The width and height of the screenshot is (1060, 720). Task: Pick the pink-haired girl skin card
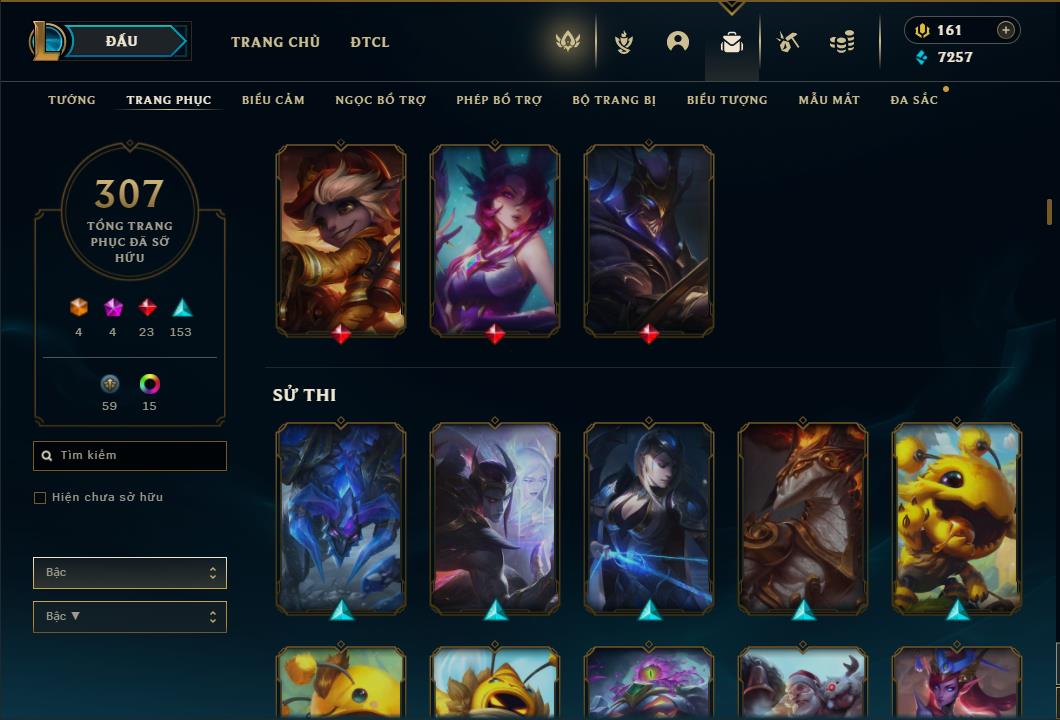click(x=495, y=238)
